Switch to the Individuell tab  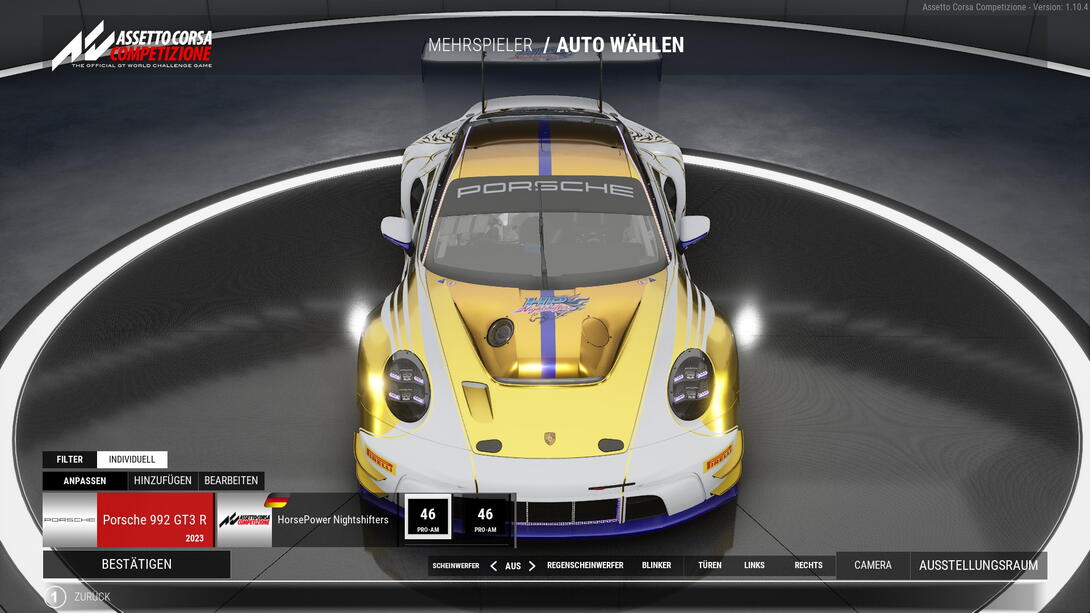(x=132, y=460)
